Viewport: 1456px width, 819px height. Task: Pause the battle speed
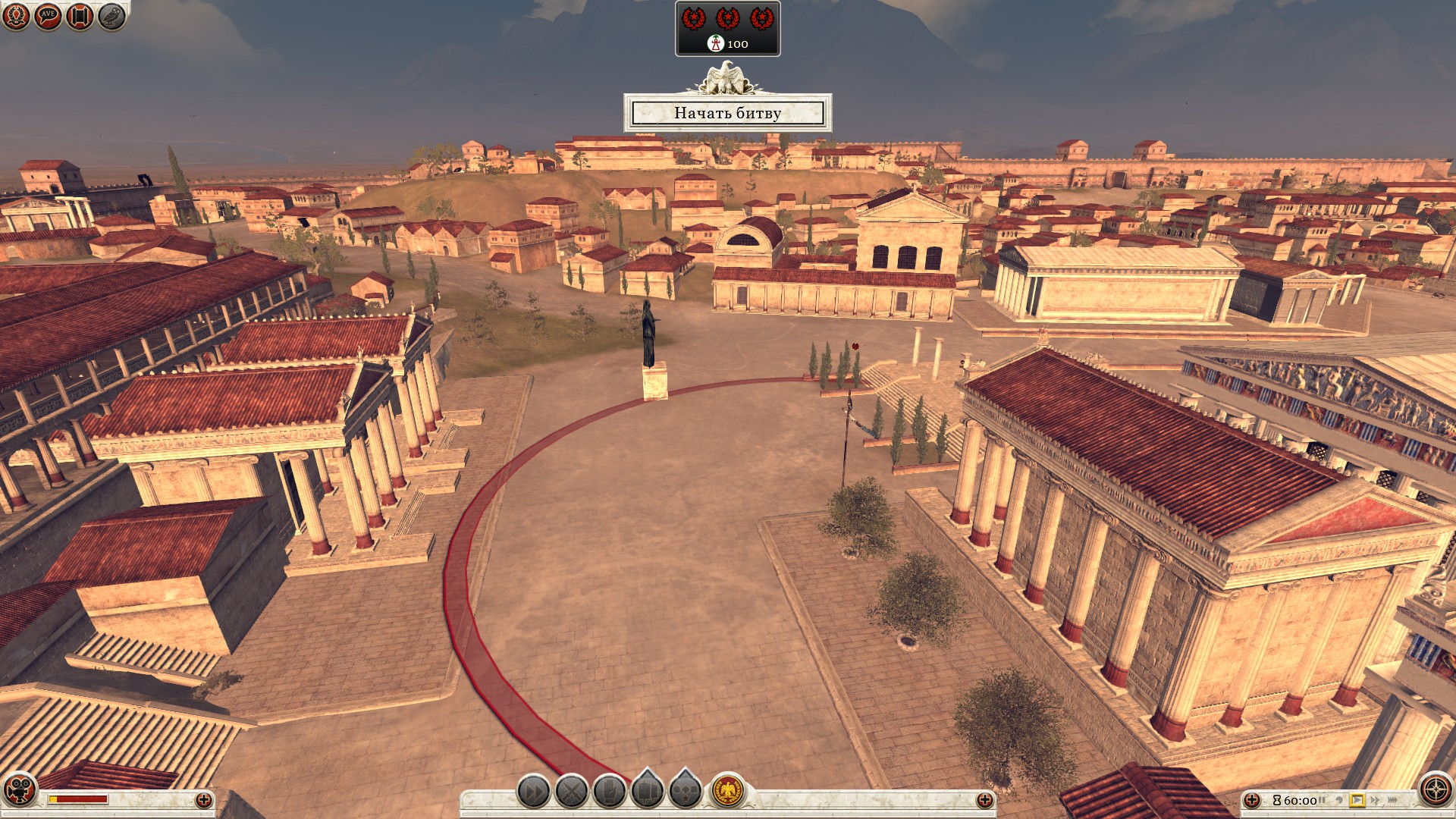click(x=1323, y=800)
